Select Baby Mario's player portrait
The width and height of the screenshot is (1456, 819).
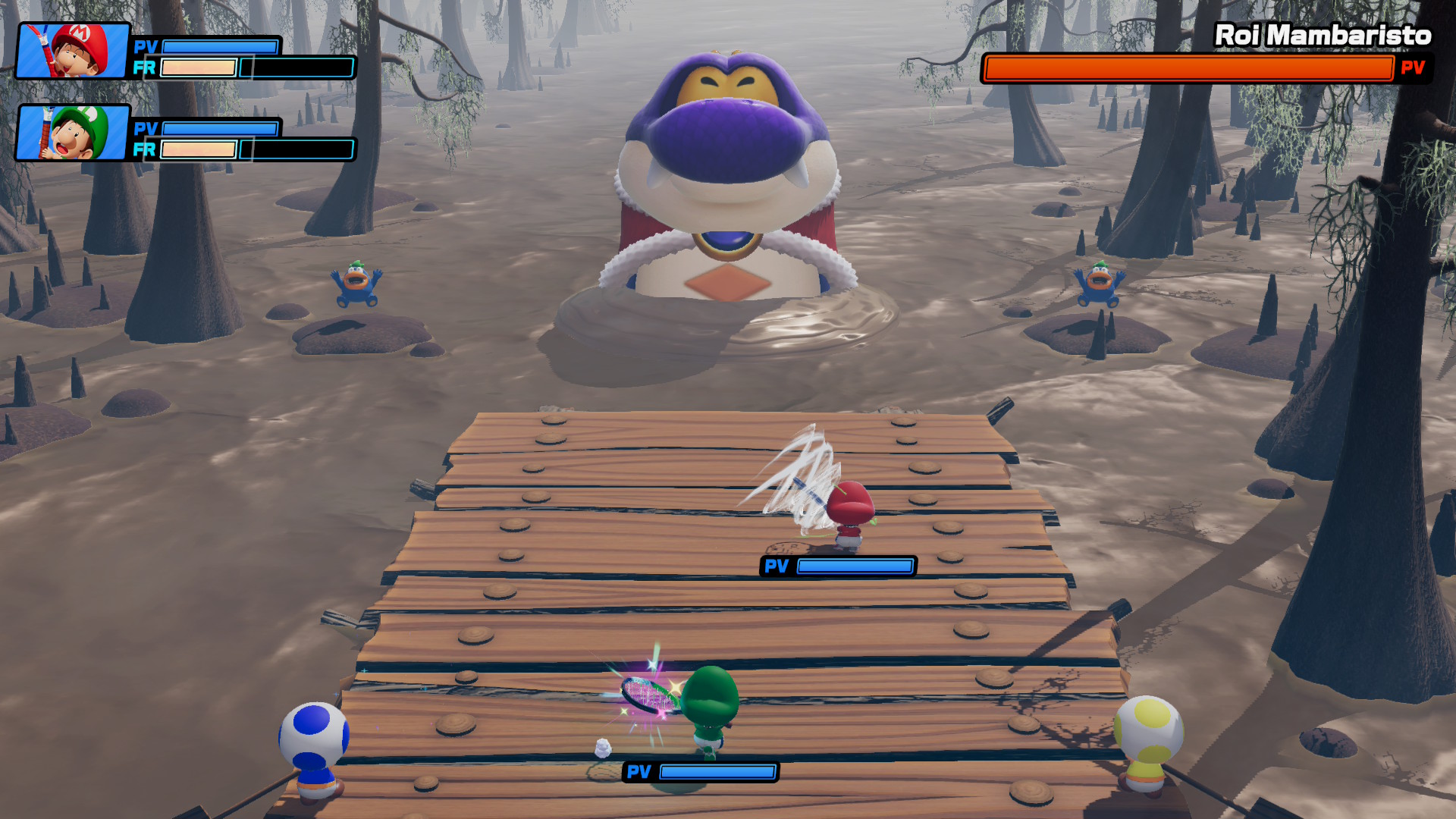coord(73,51)
